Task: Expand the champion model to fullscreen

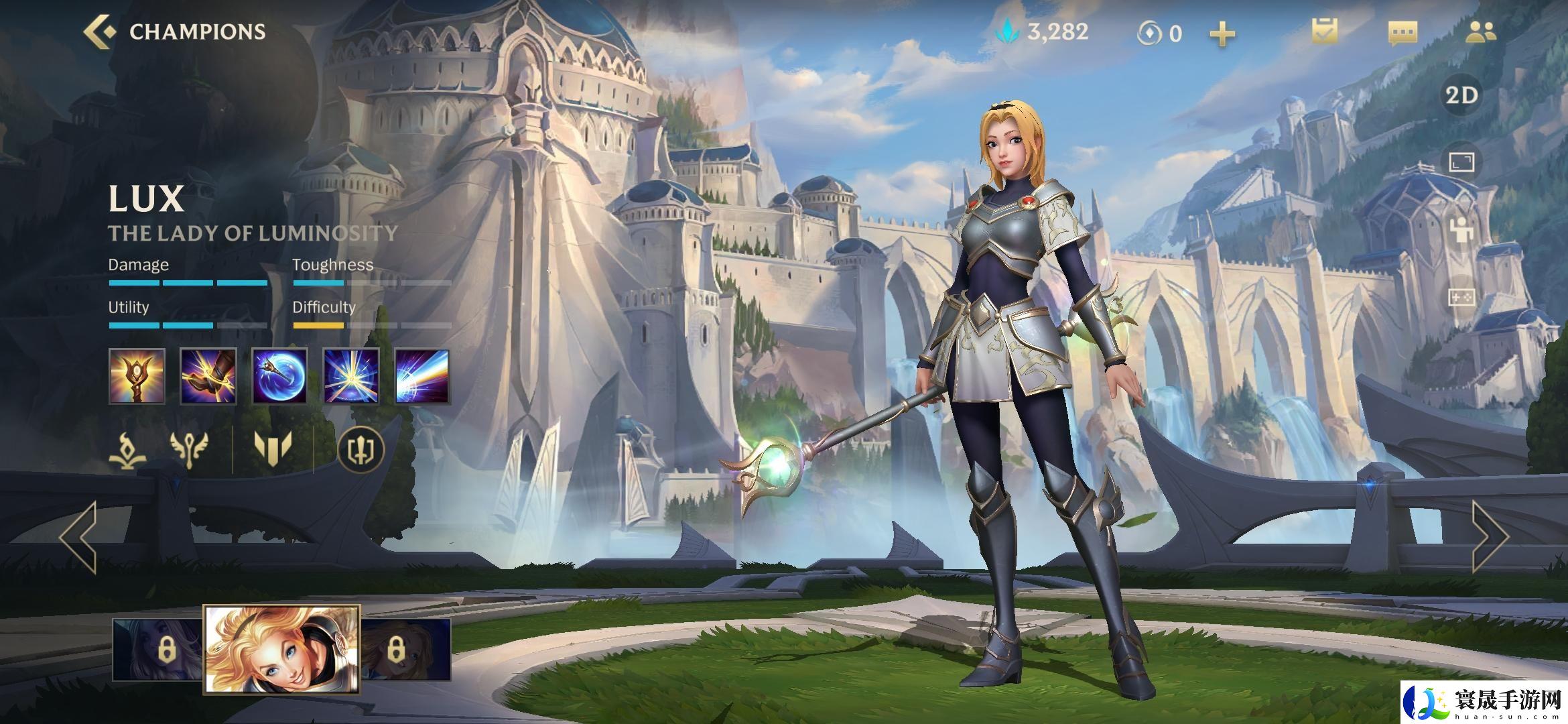Action: tap(1461, 163)
